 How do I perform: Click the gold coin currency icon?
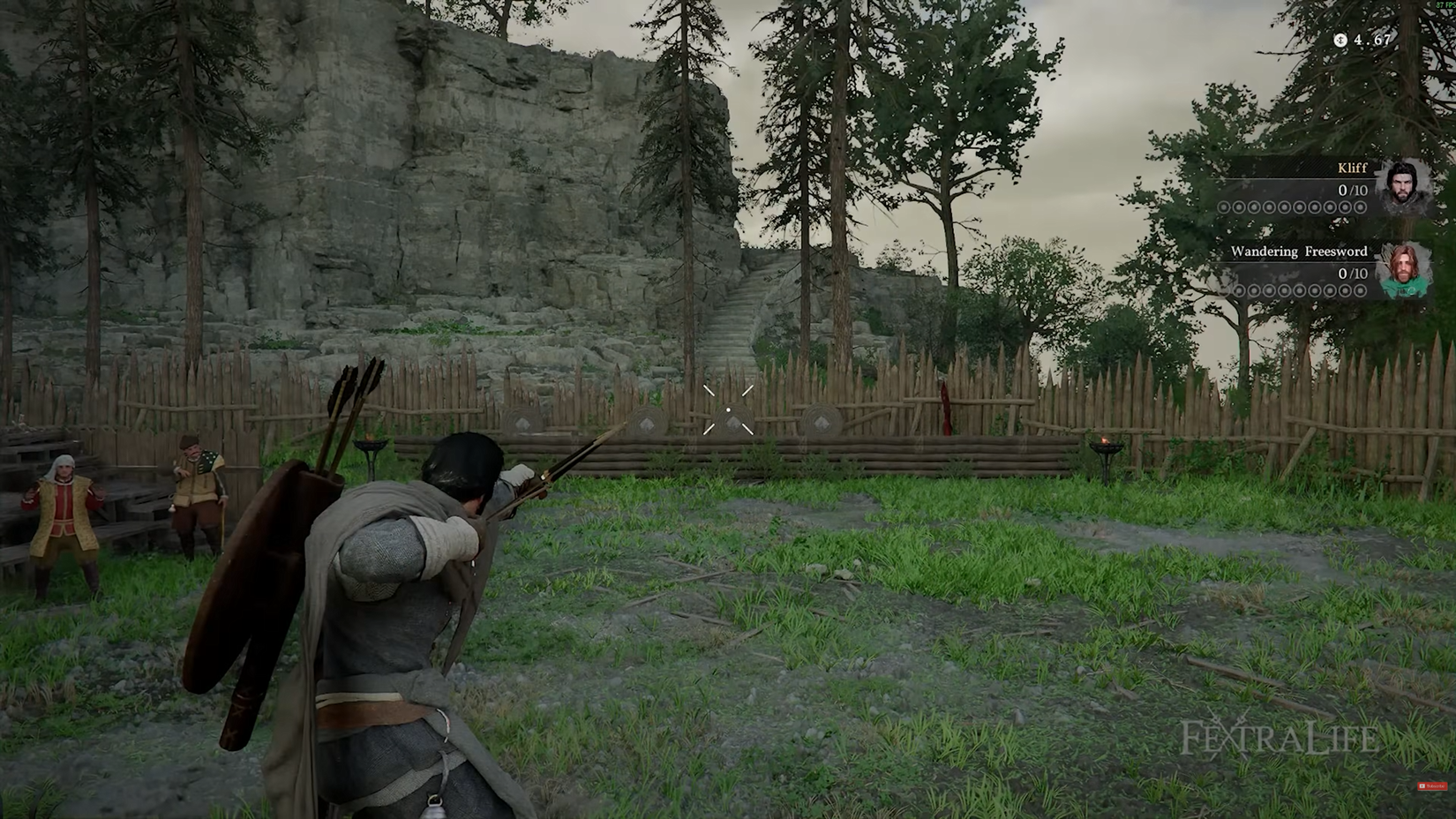point(1340,40)
